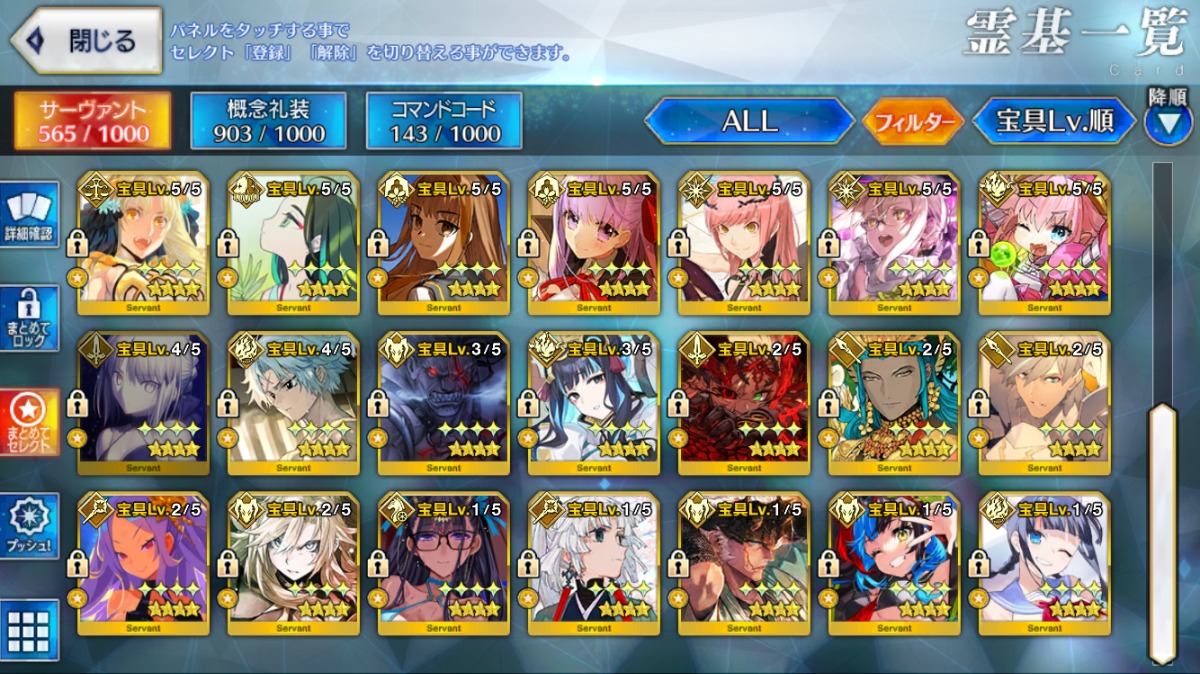Image resolution: width=1200 pixels, height=674 pixels.
Task: Change the ALL class selector
Action: coord(748,122)
